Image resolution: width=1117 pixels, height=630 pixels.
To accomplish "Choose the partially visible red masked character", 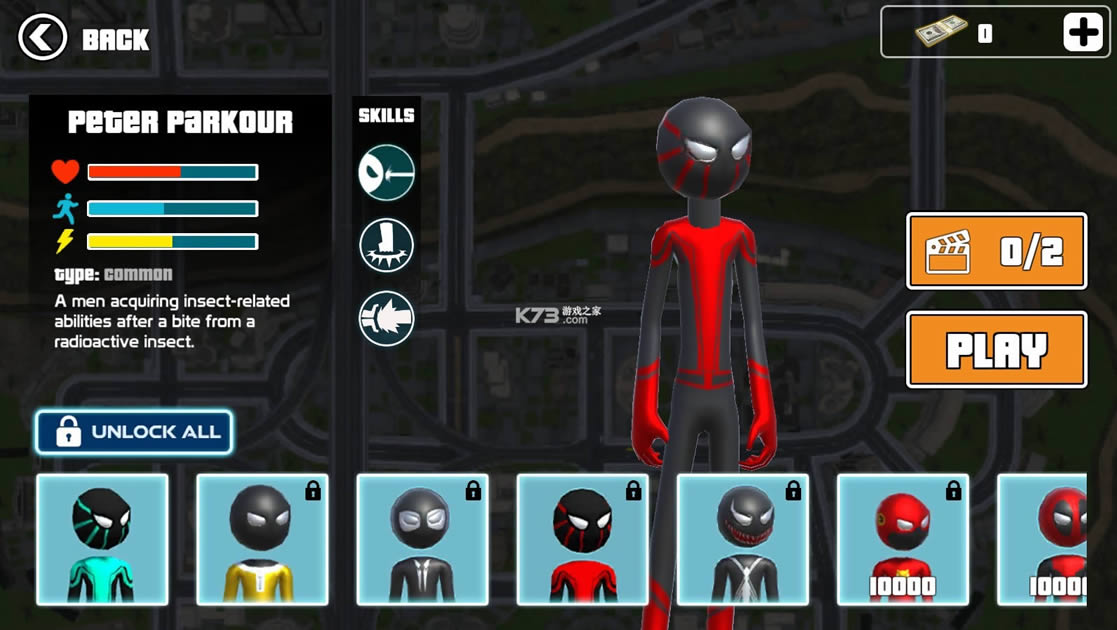I will coord(1043,540).
